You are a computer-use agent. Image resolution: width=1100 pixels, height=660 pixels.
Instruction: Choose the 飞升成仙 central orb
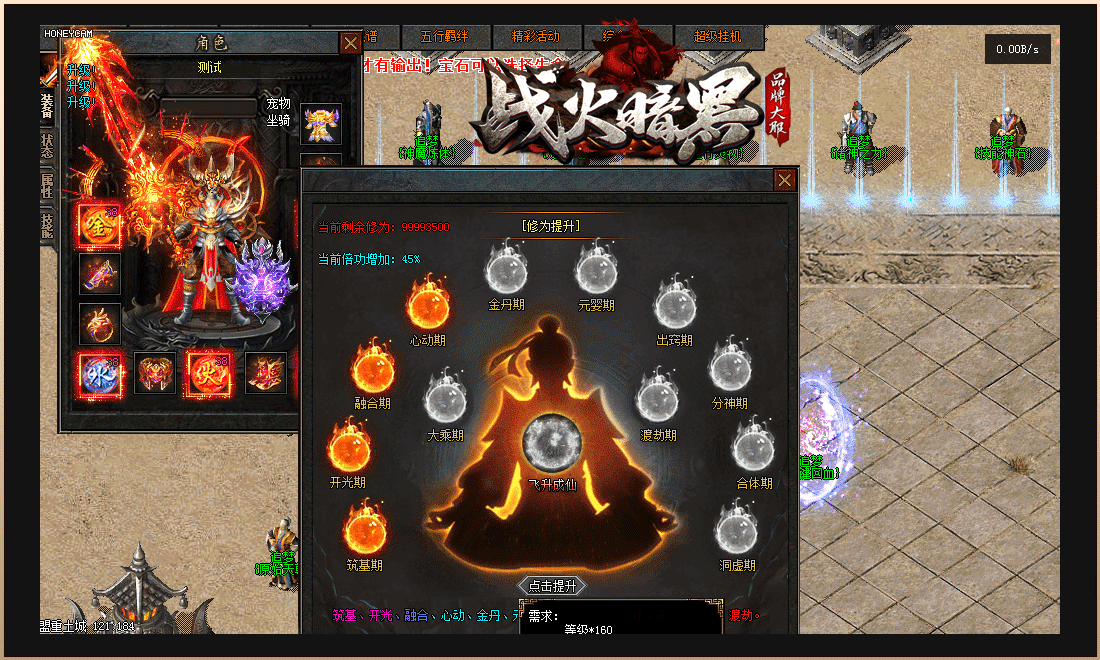(552, 442)
